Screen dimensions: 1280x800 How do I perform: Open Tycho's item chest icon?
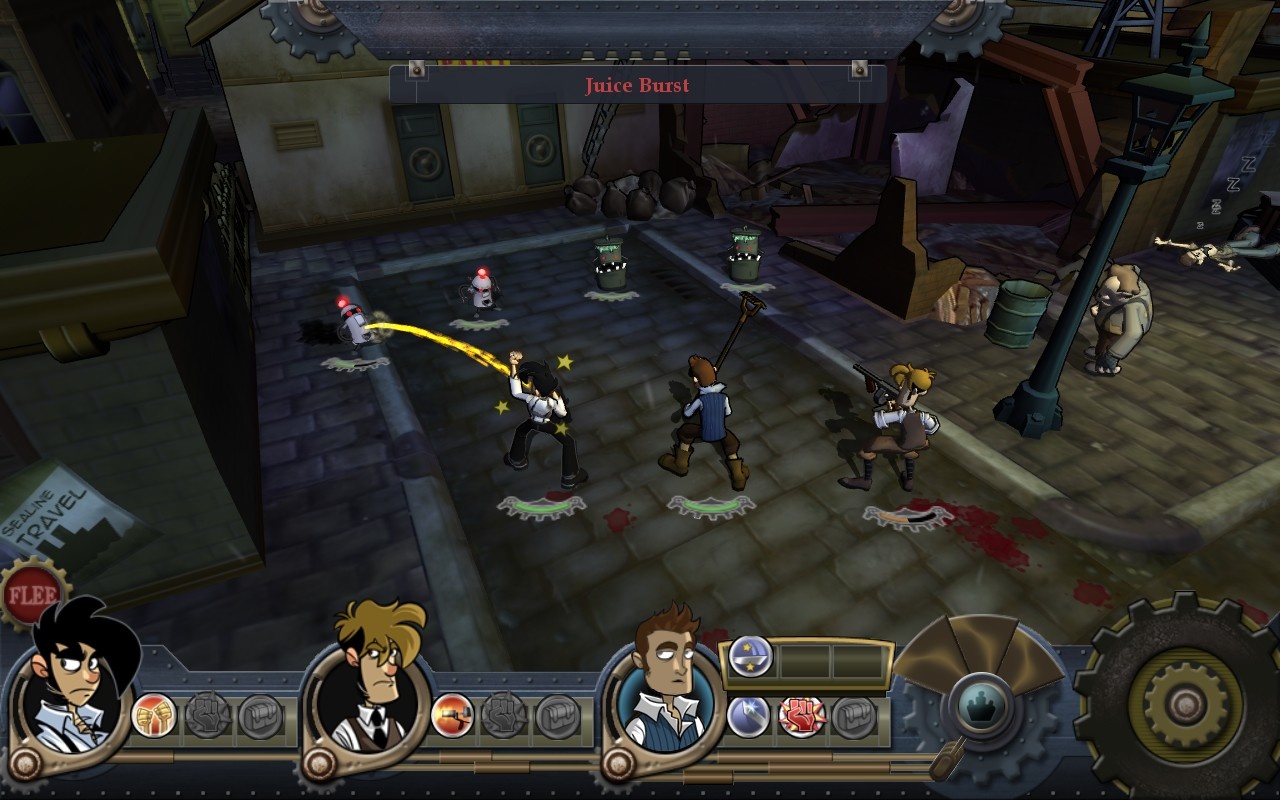click(x=557, y=715)
